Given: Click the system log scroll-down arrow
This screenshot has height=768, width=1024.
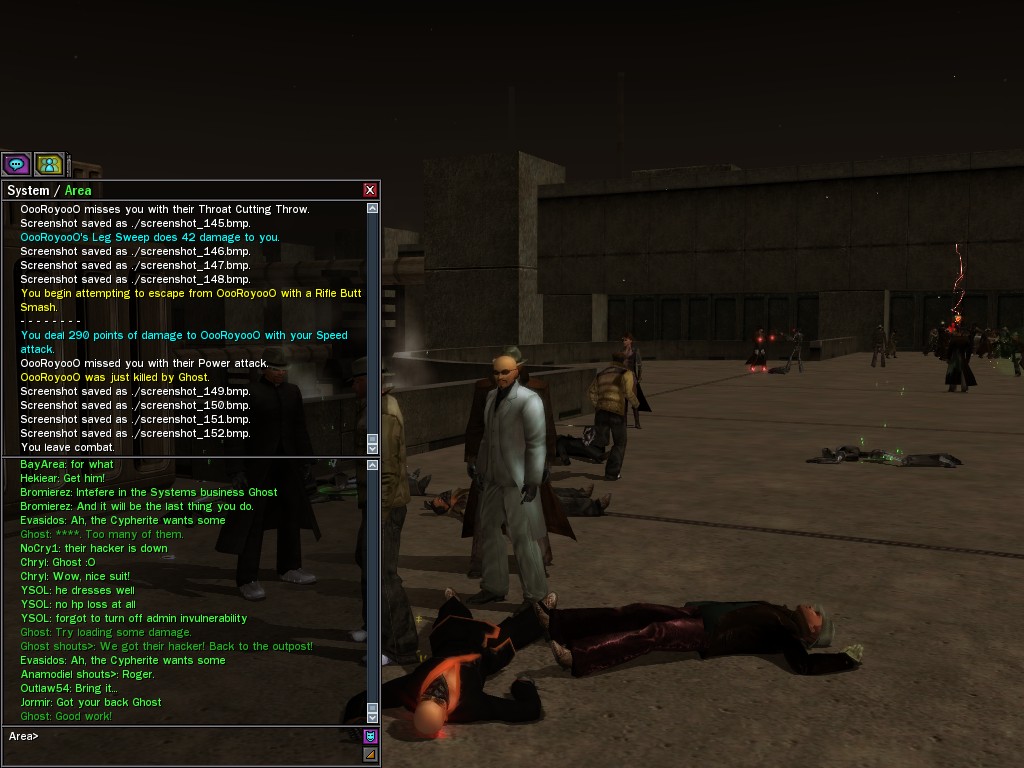Looking at the screenshot, I should [373, 447].
